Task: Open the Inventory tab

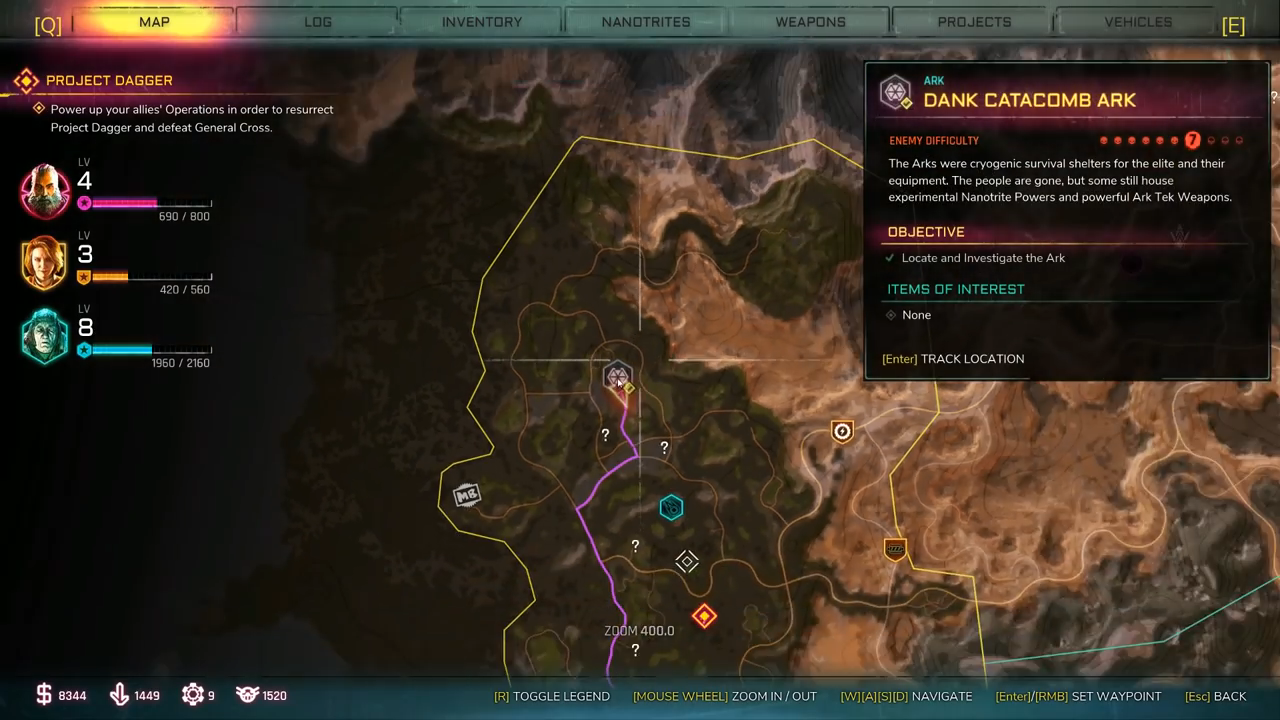Action: 482,22
